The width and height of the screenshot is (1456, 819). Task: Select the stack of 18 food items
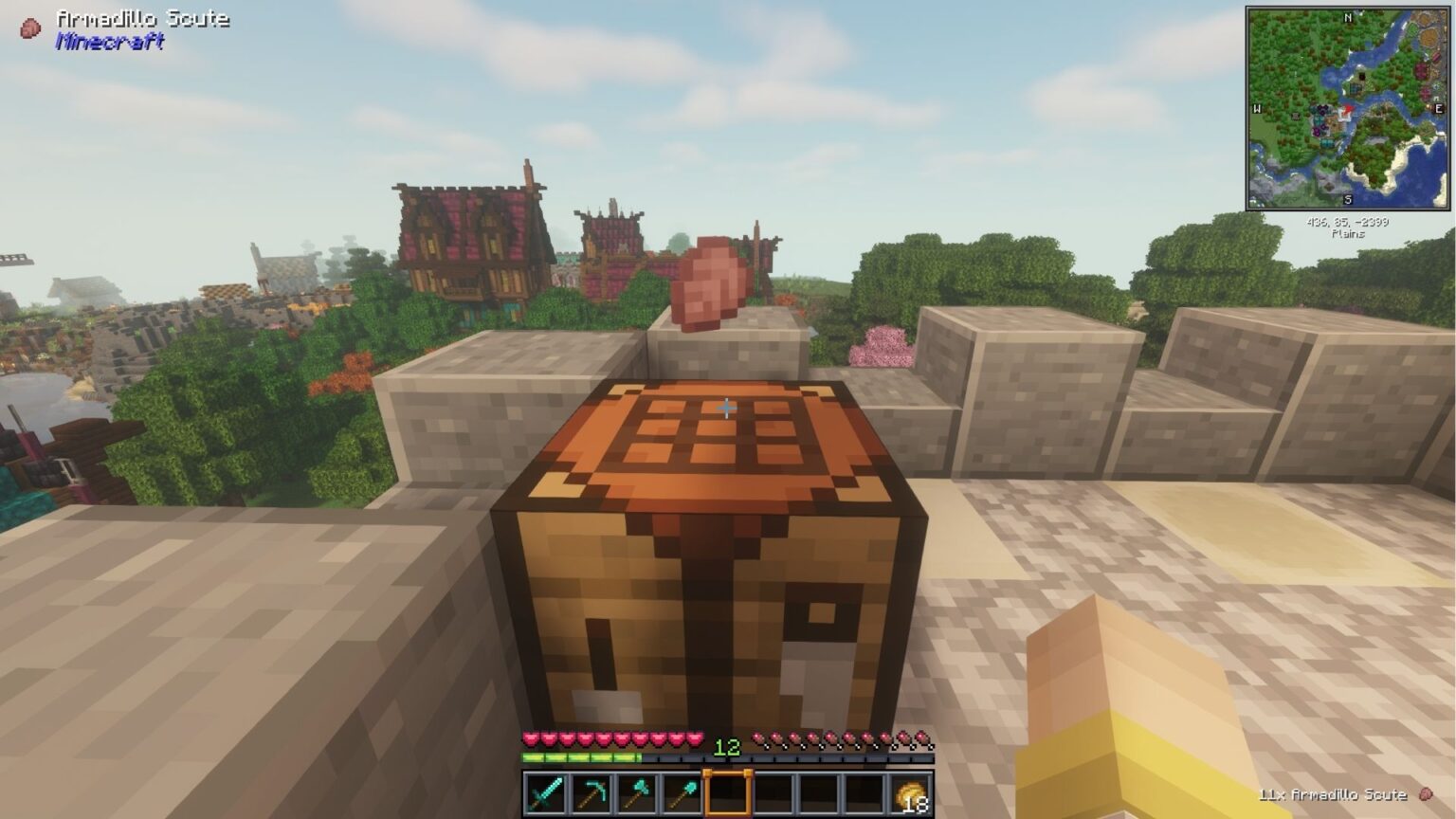point(910,792)
